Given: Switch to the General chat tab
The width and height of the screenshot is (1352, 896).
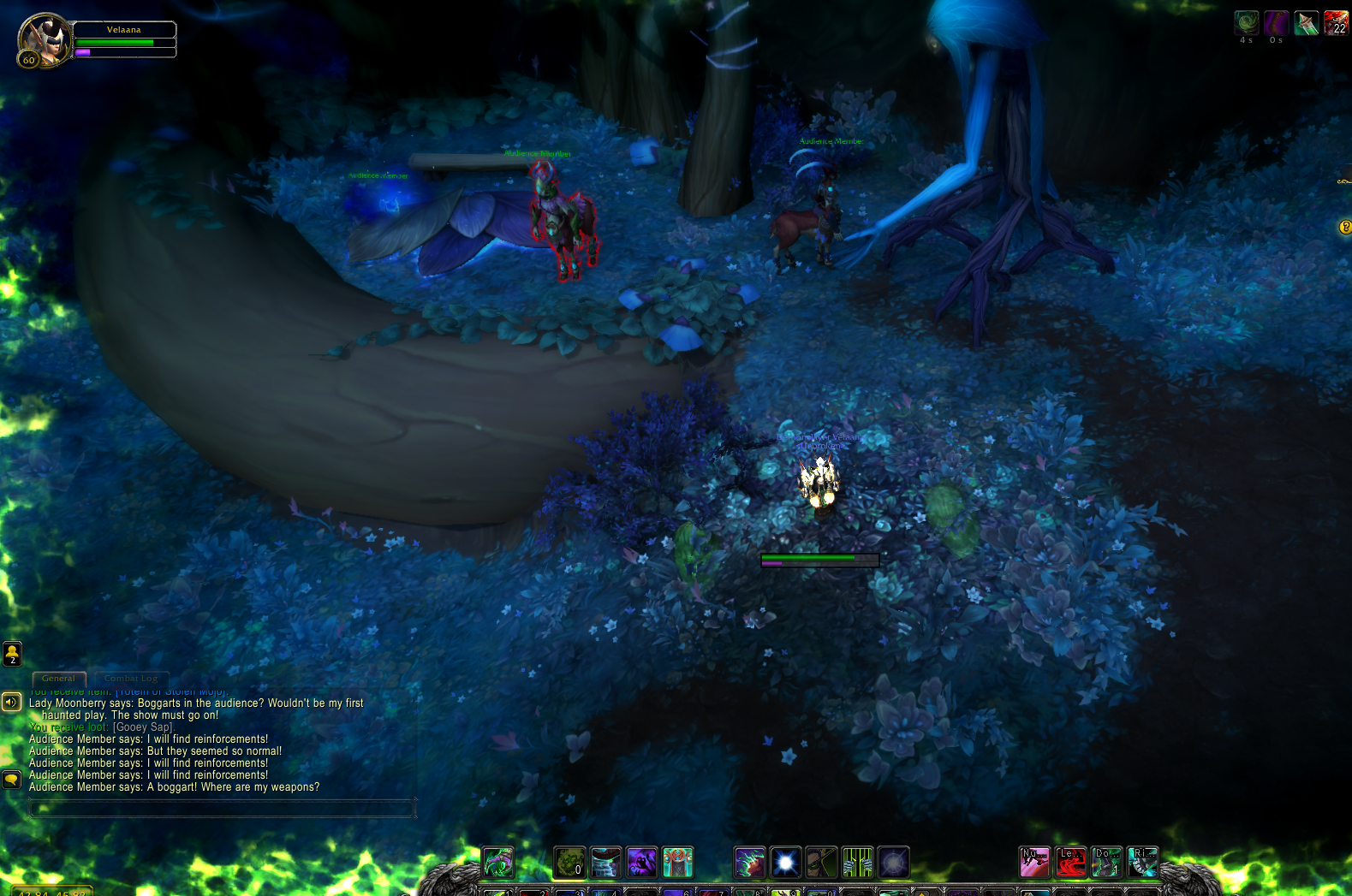Looking at the screenshot, I should click(x=58, y=679).
